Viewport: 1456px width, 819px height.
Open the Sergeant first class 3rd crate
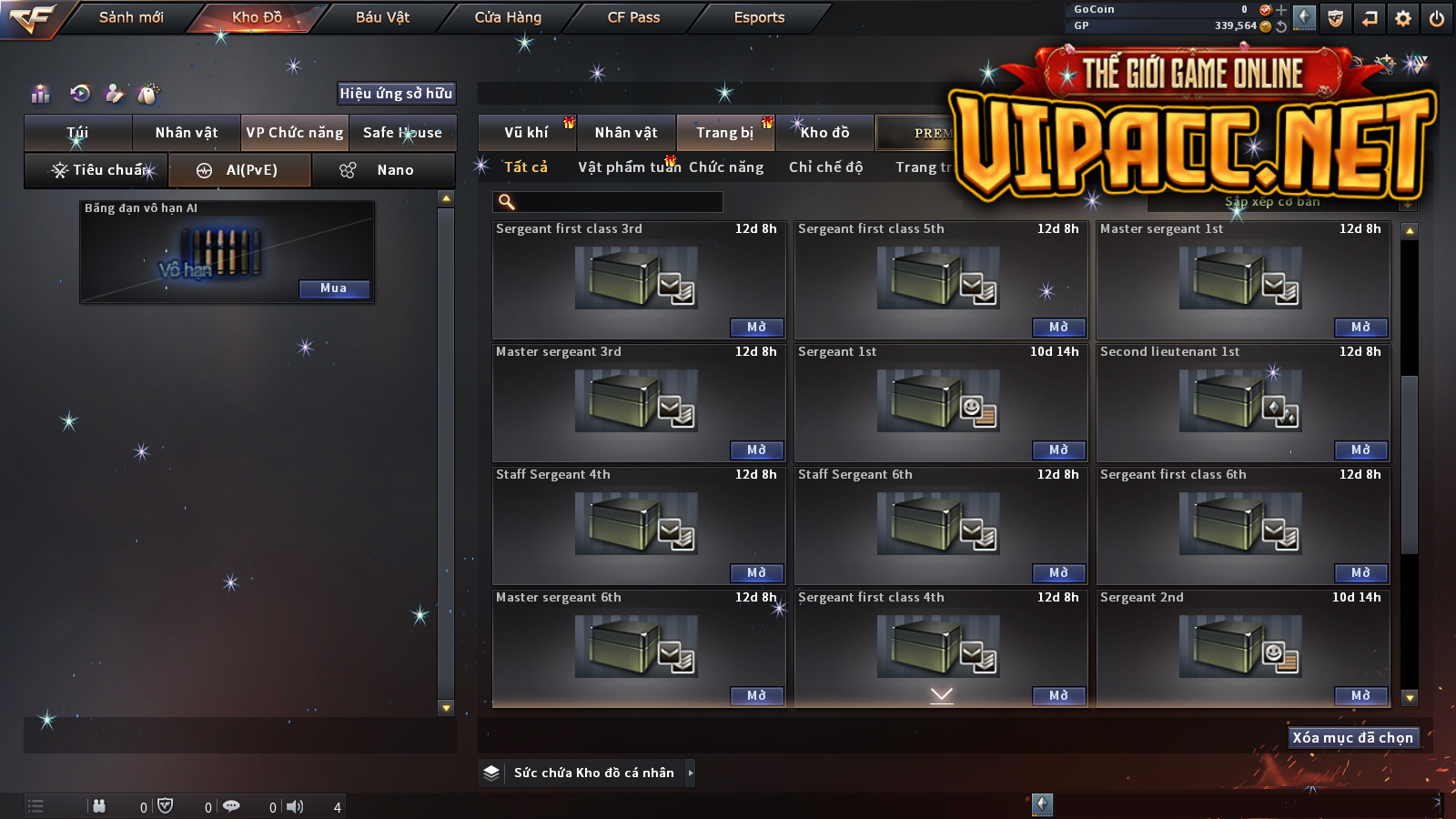[x=756, y=328]
